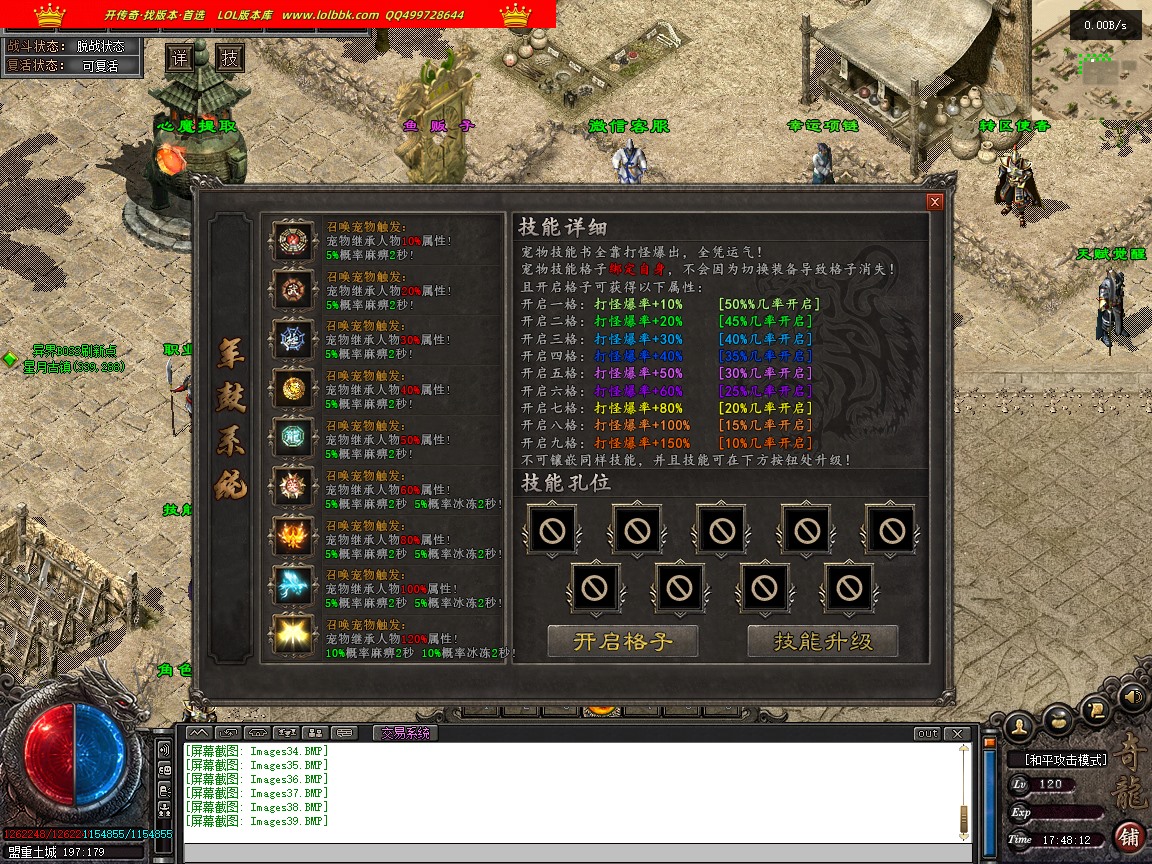The height and width of the screenshot is (864, 1152).
Task: Choose the blue web skill with 30% inheritance
Action: point(293,339)
